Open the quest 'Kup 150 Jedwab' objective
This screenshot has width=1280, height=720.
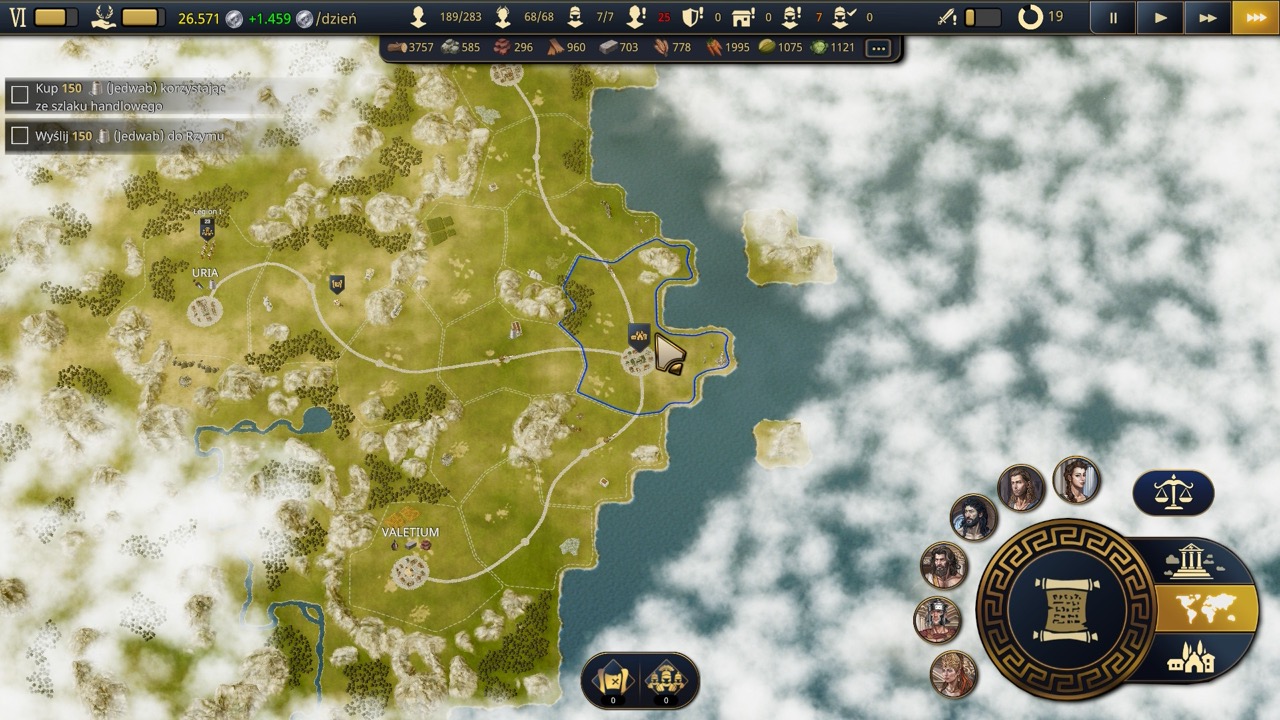pyautogui.click(x=120, y=96)
